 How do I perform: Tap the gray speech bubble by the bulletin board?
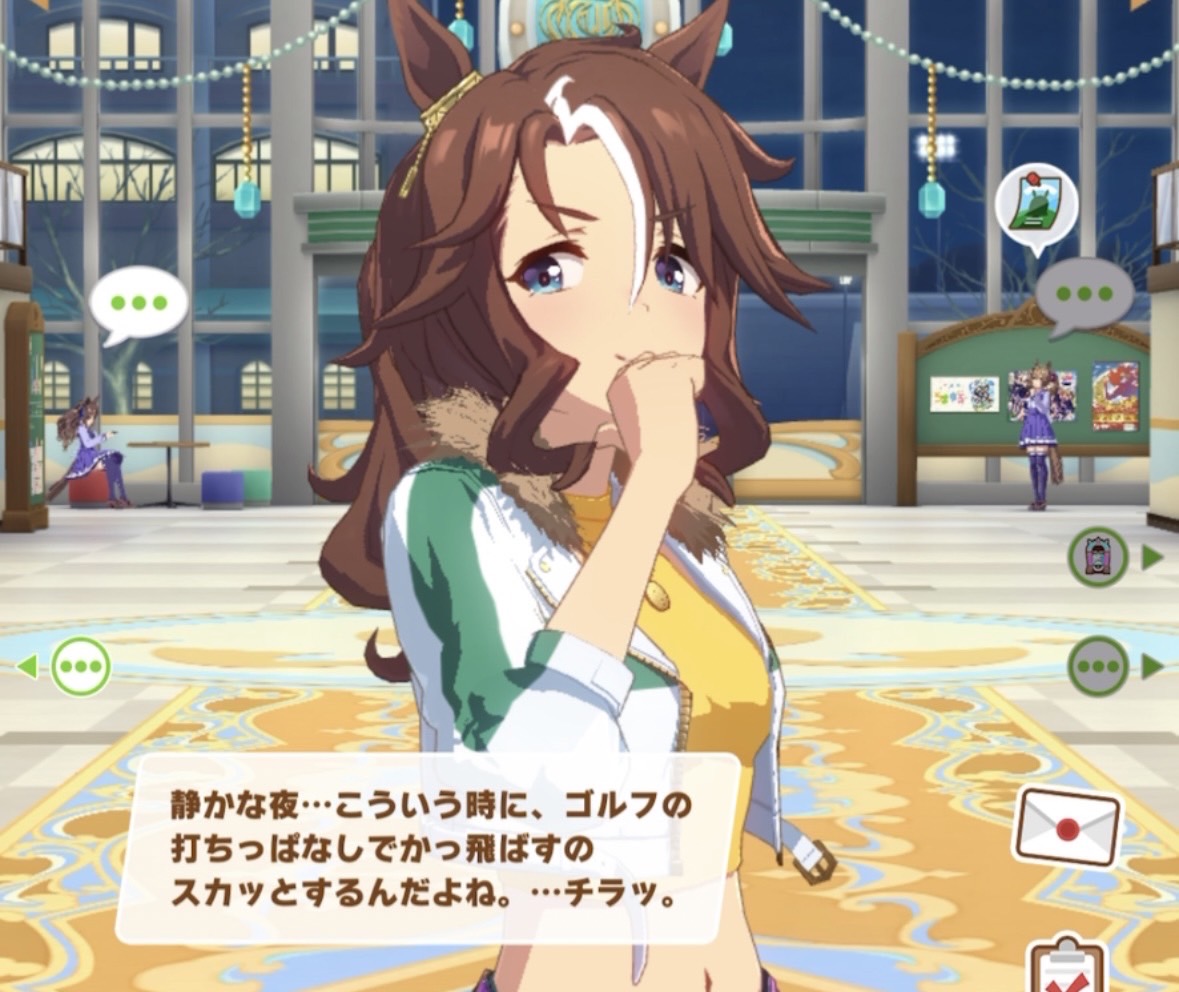1083,294
